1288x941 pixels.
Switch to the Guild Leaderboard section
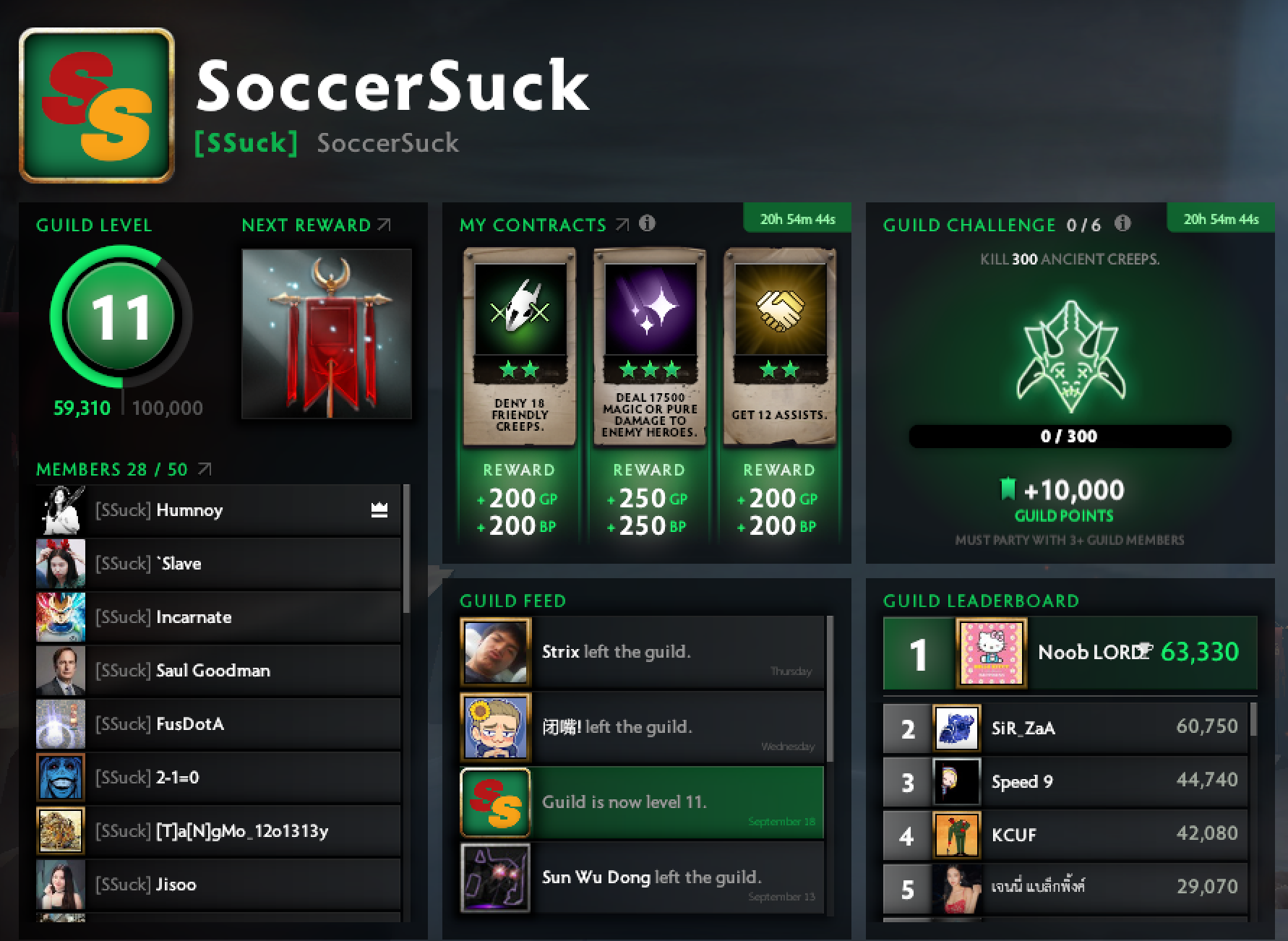point(980,601)
